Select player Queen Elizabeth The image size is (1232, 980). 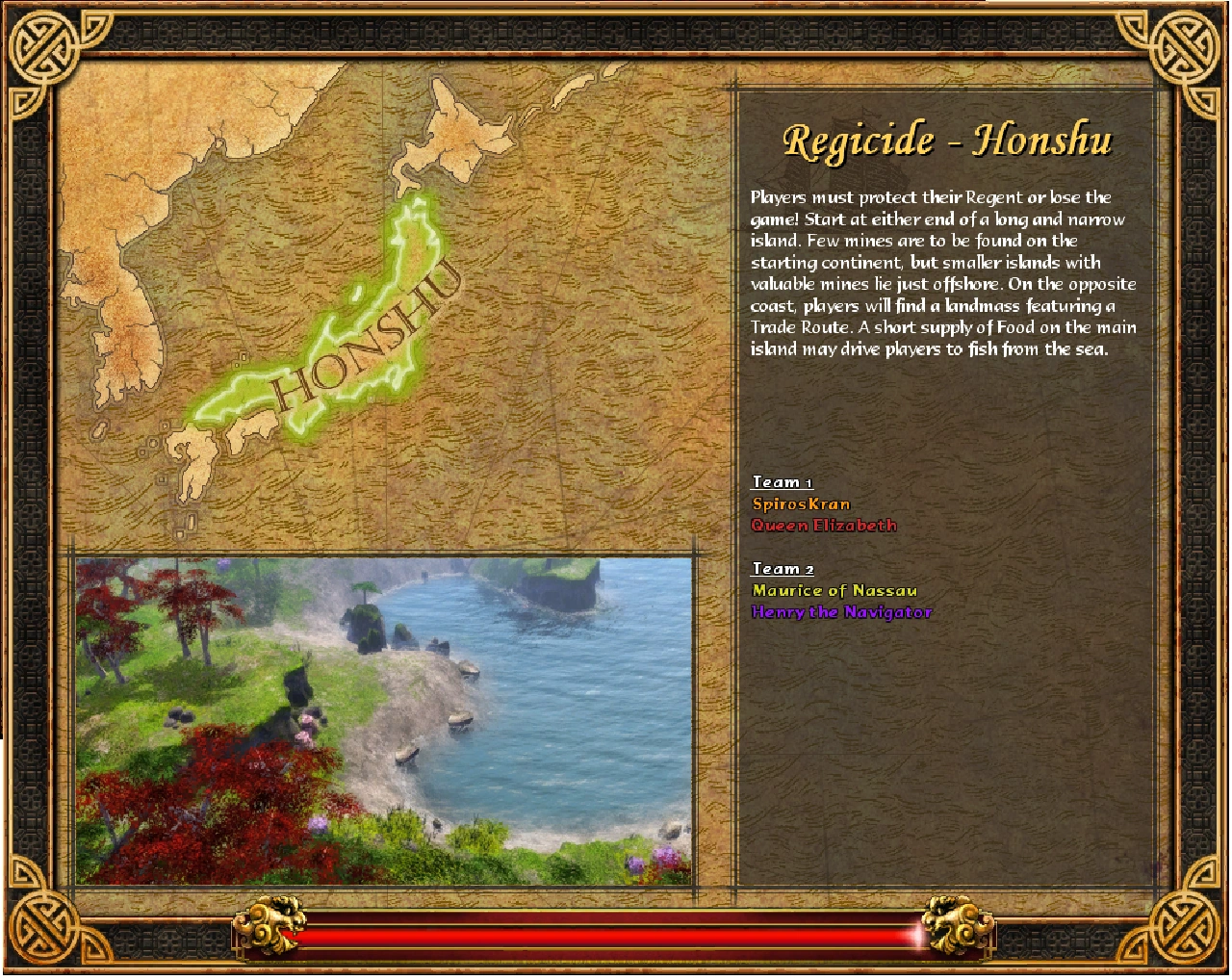pyautogui.click(x=825, y=526)
